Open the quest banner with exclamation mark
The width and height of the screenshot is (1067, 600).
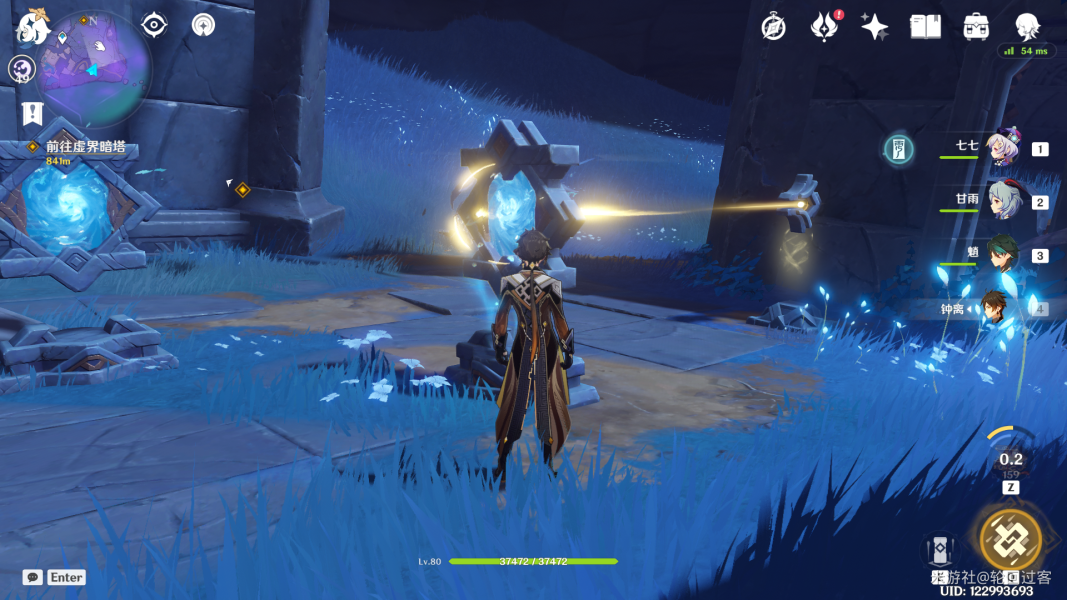[32, 113]
